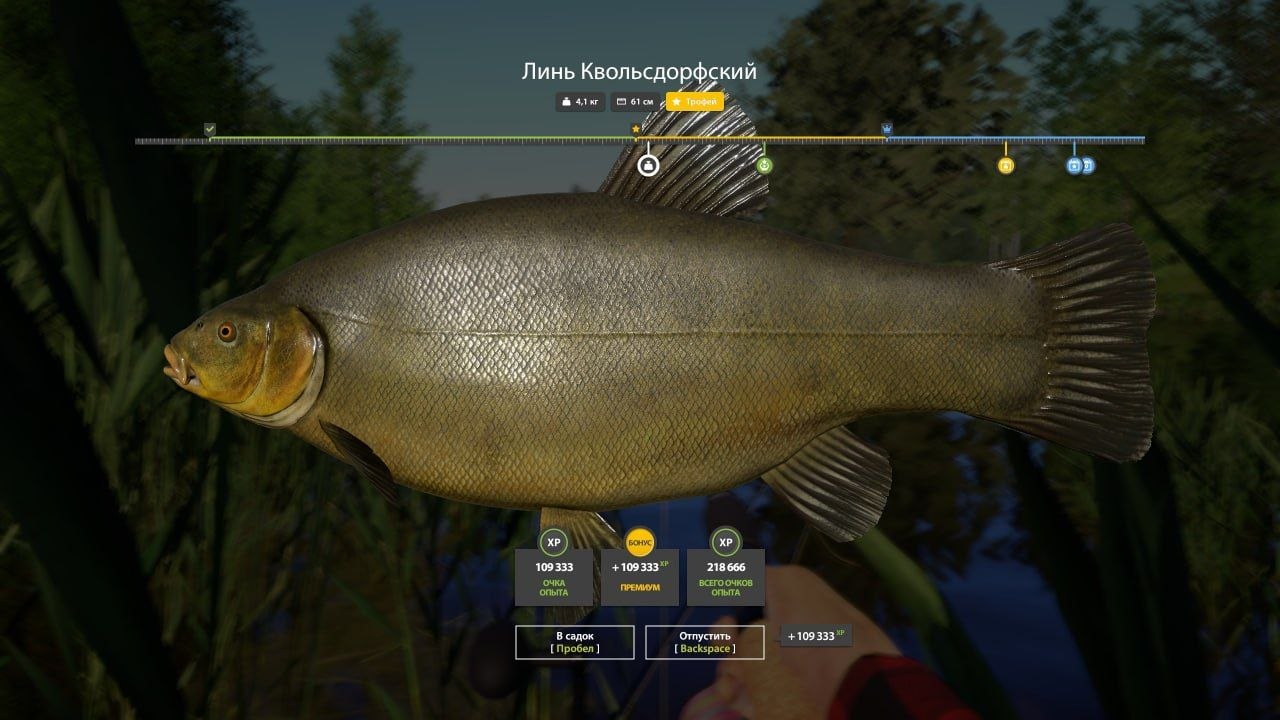The width and height of the screenshot is (1280, 720).
Task: Click the fish name Линь Квольсдорфский
Action: 639,71
